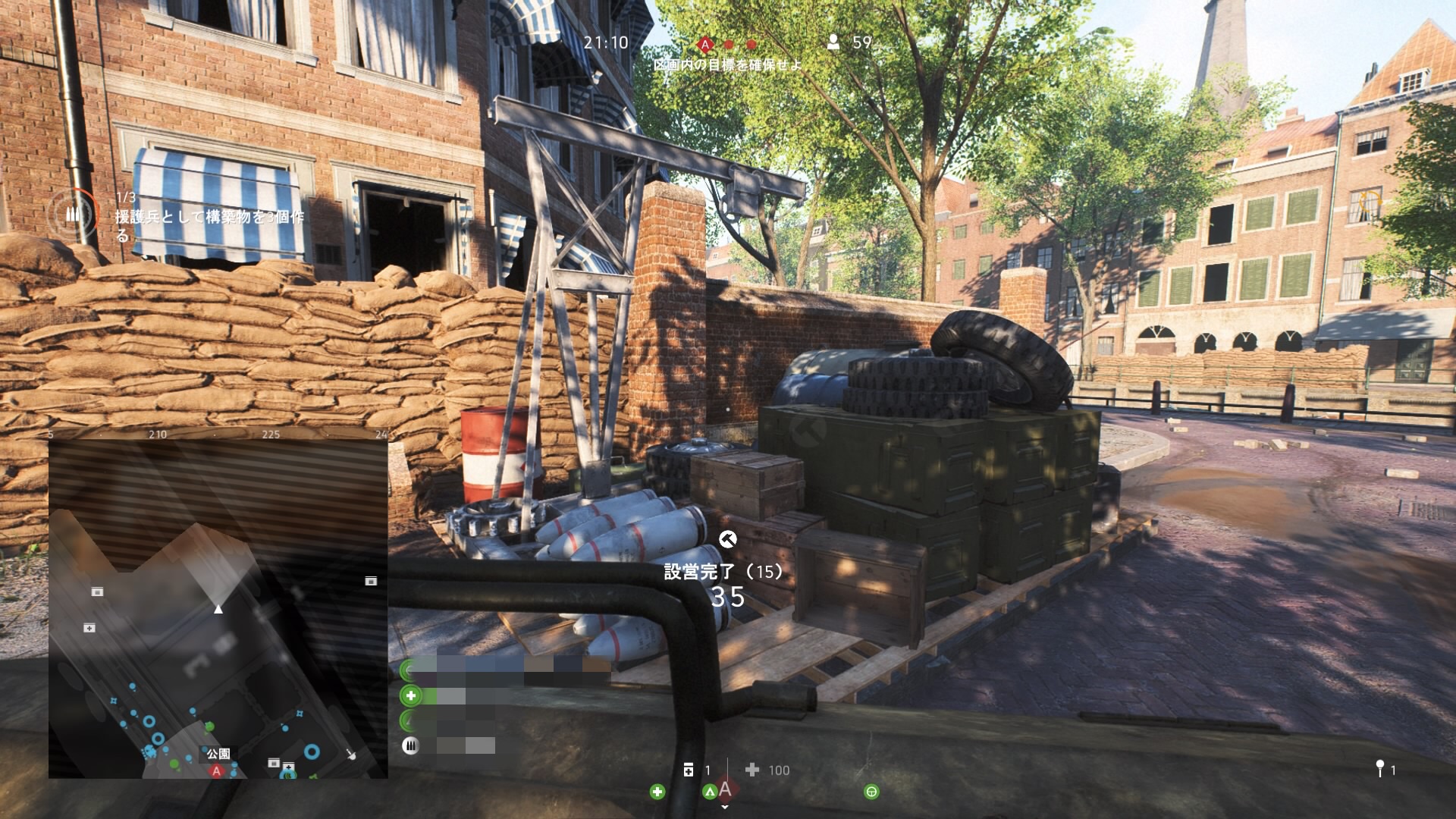Click the green medic cross compass marker
This screenshot has width=1456, height=819.
coord(657,792)
